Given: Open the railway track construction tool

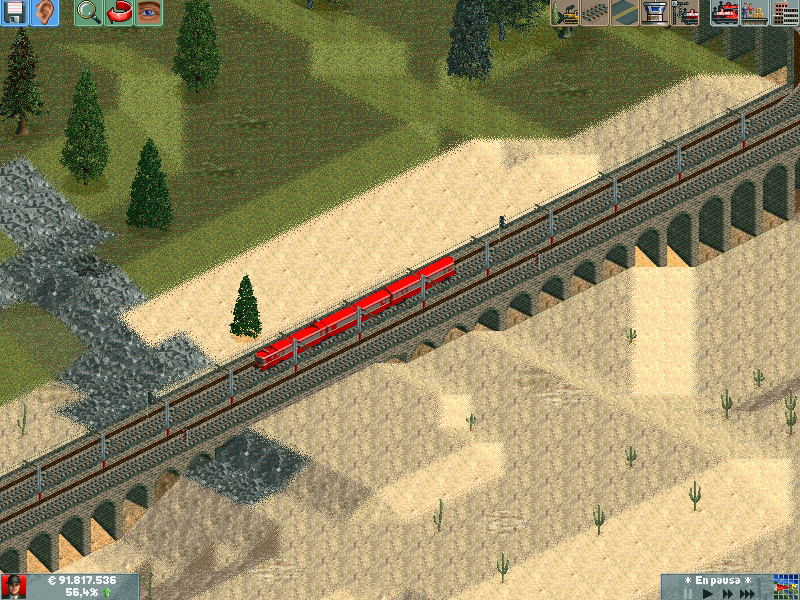Looking at the screenshot, I should (x=596, y=13).
